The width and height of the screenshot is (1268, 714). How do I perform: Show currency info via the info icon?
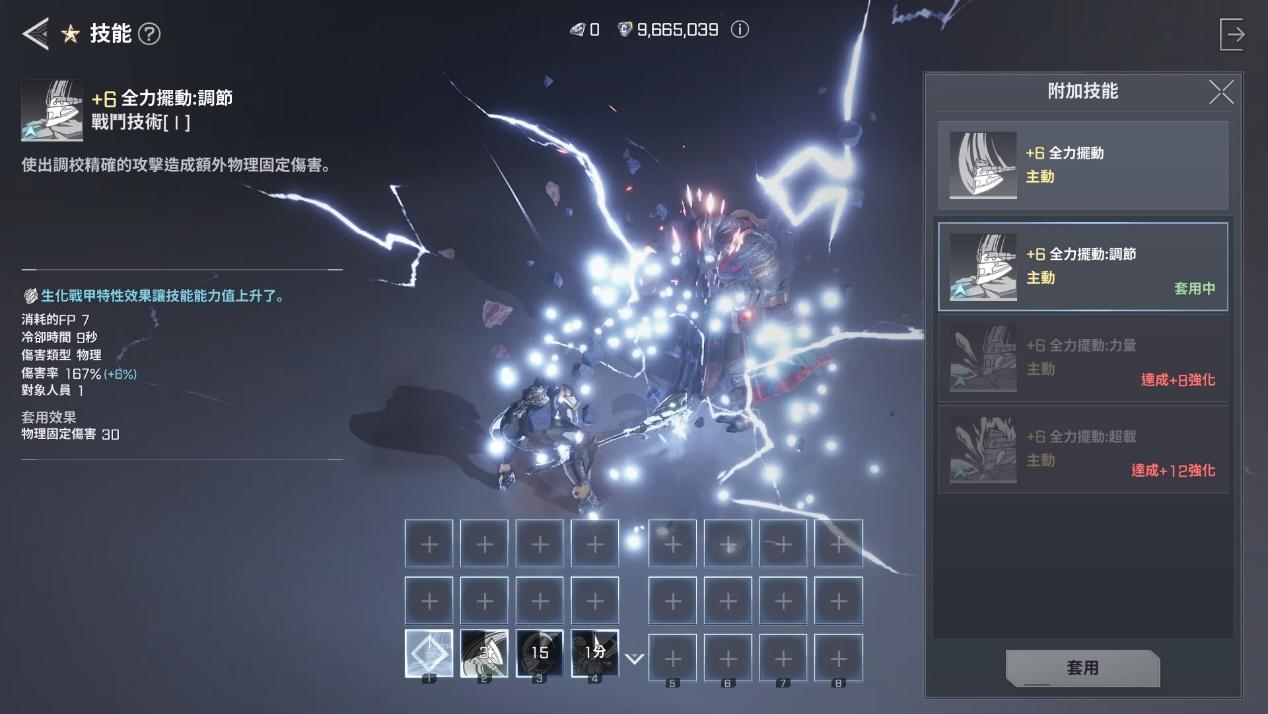point(740,30)
